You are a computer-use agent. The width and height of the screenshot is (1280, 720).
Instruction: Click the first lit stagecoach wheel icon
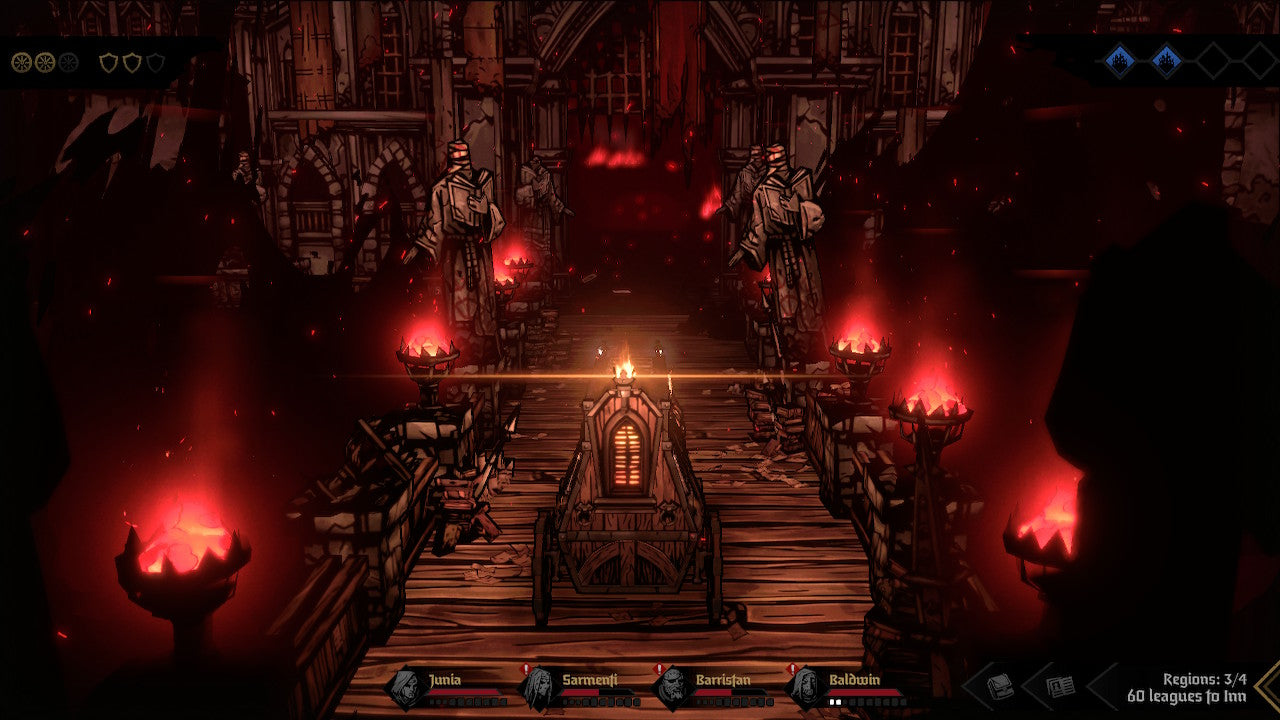pos(22,63)
